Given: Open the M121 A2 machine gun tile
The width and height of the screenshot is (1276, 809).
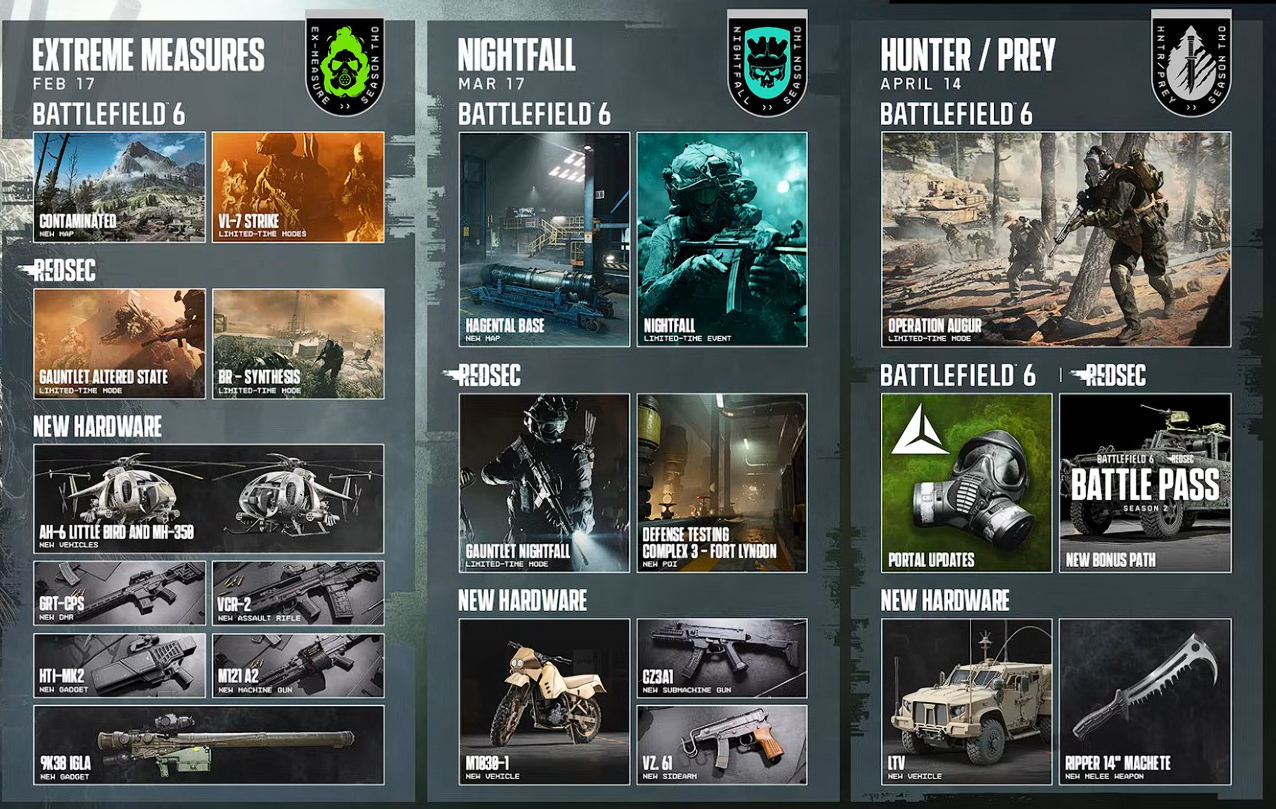Looking at the screenshot, I should (298, 664).
